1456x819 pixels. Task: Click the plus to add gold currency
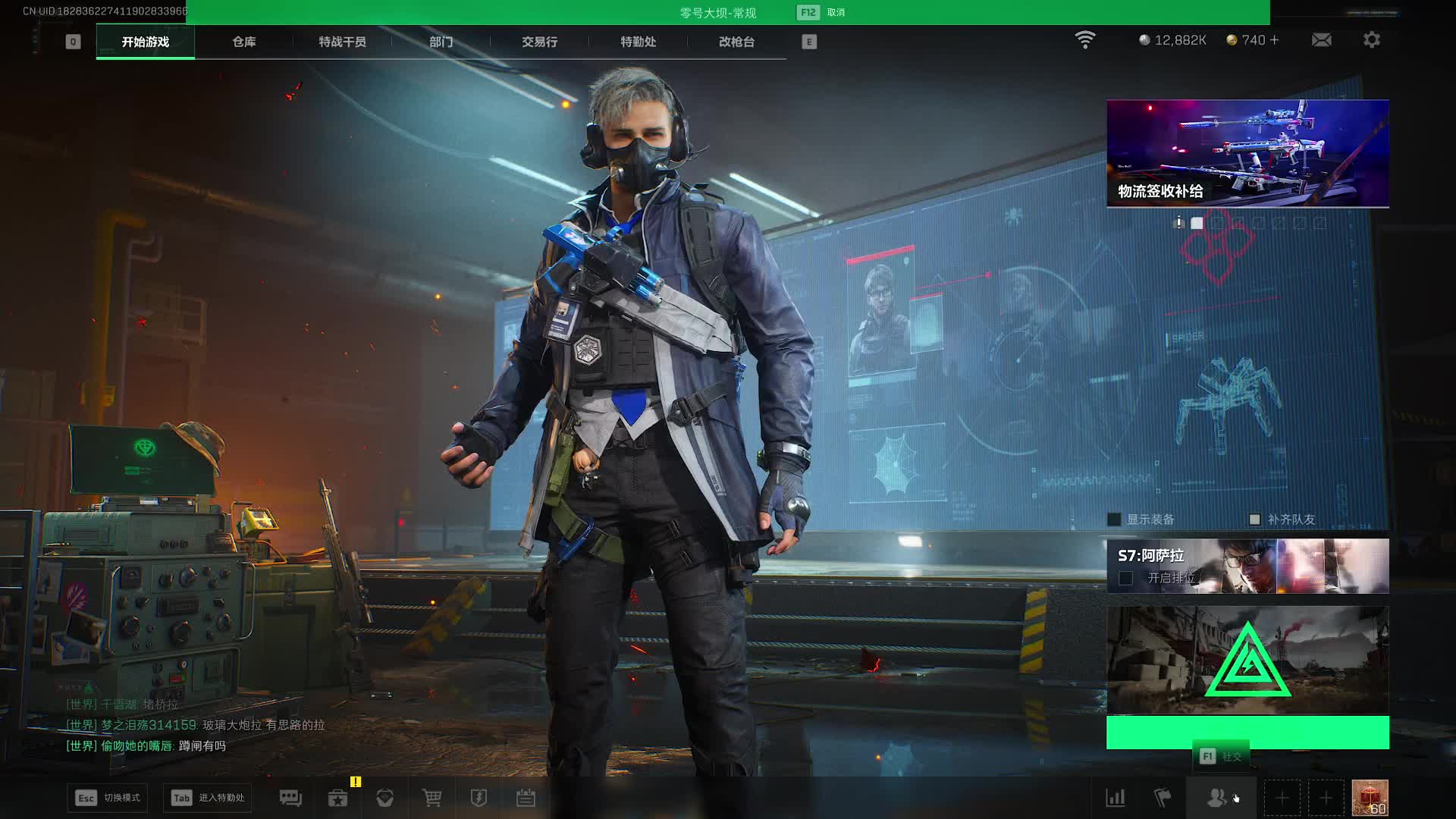(x=1274, y=40)
